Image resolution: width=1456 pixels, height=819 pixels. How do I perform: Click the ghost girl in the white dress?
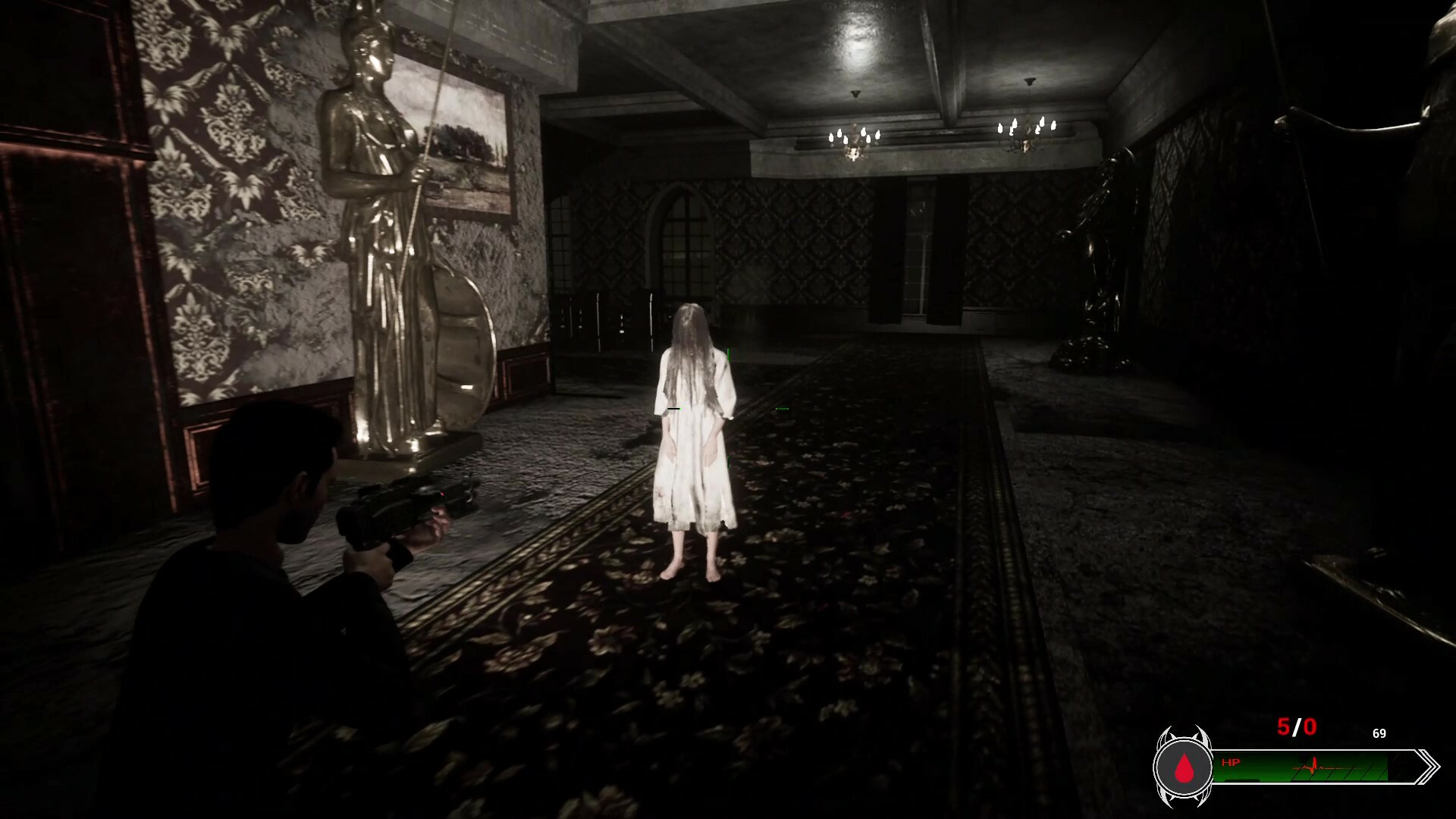694,425
